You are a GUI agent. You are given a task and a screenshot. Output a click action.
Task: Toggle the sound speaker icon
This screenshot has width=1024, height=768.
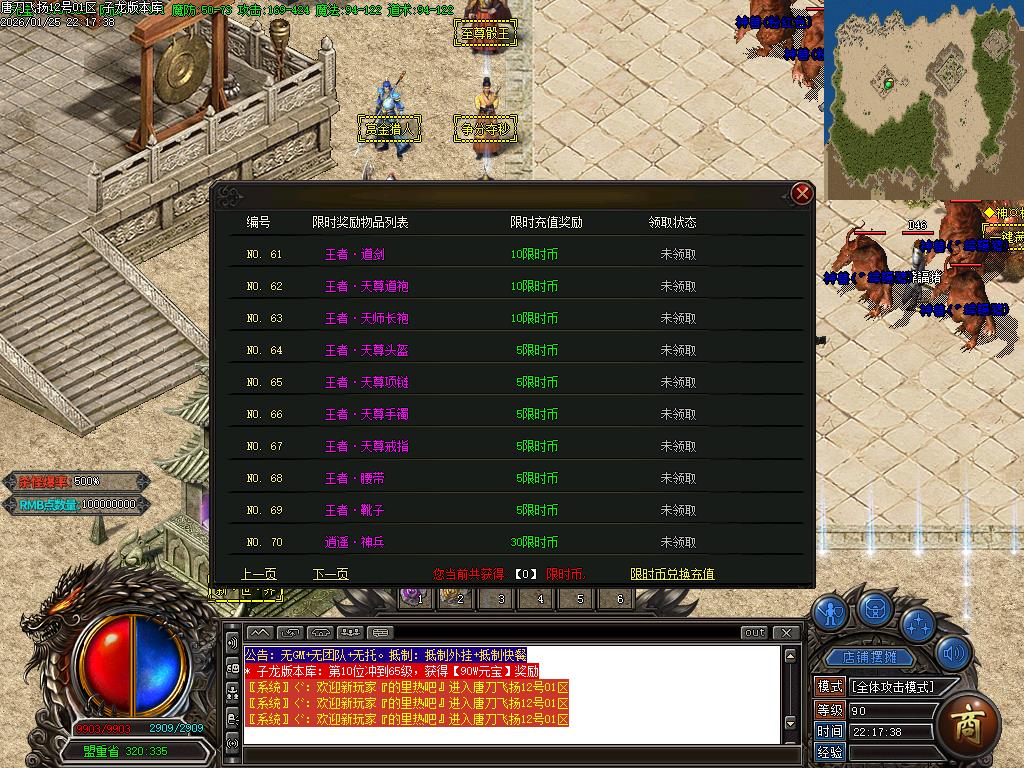(x=955, y=653)
